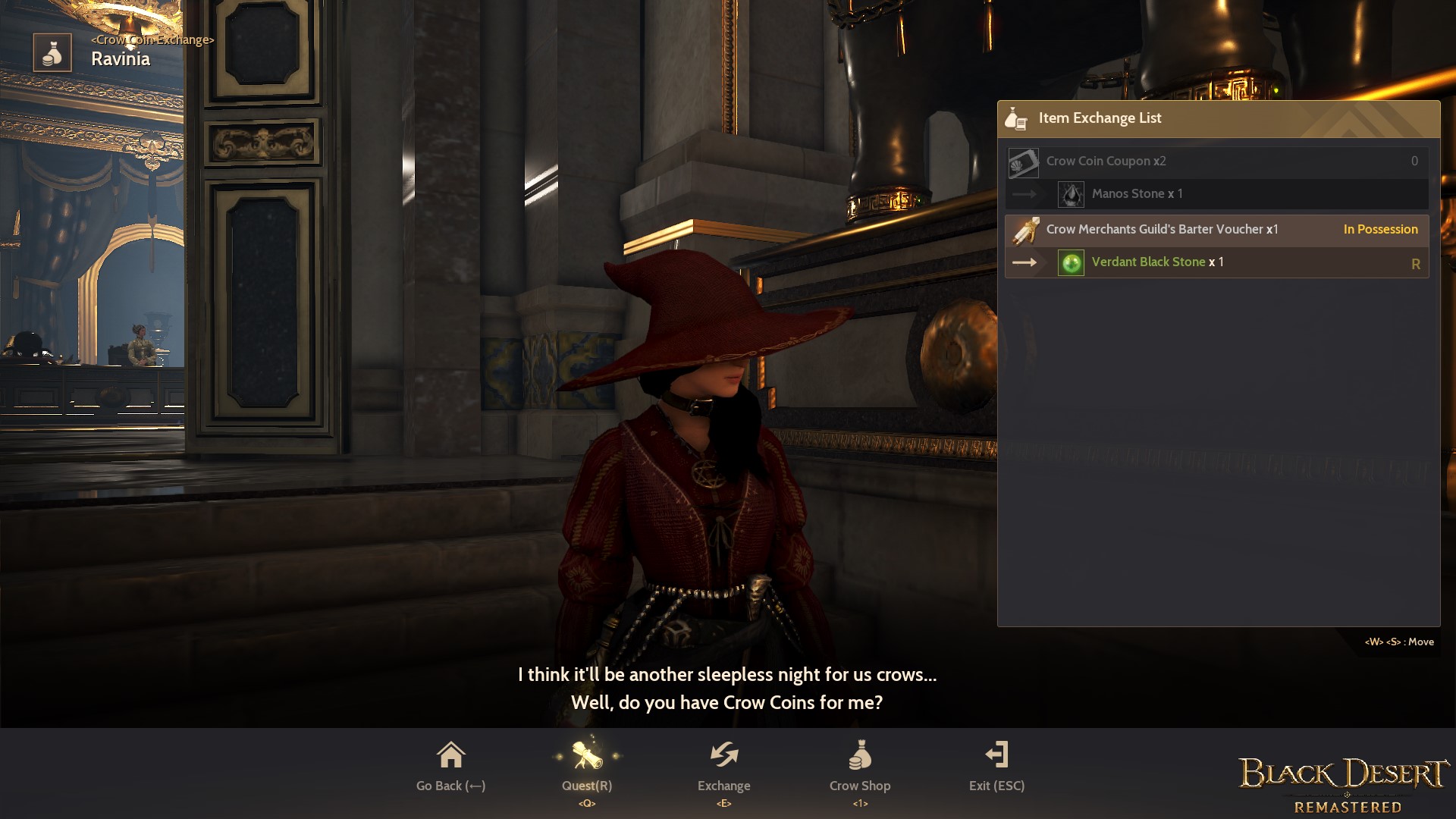The height and width of the screenshot is (819, 1456).
Task: Click the Crow Shop menu entry
Action: [860, 786]
